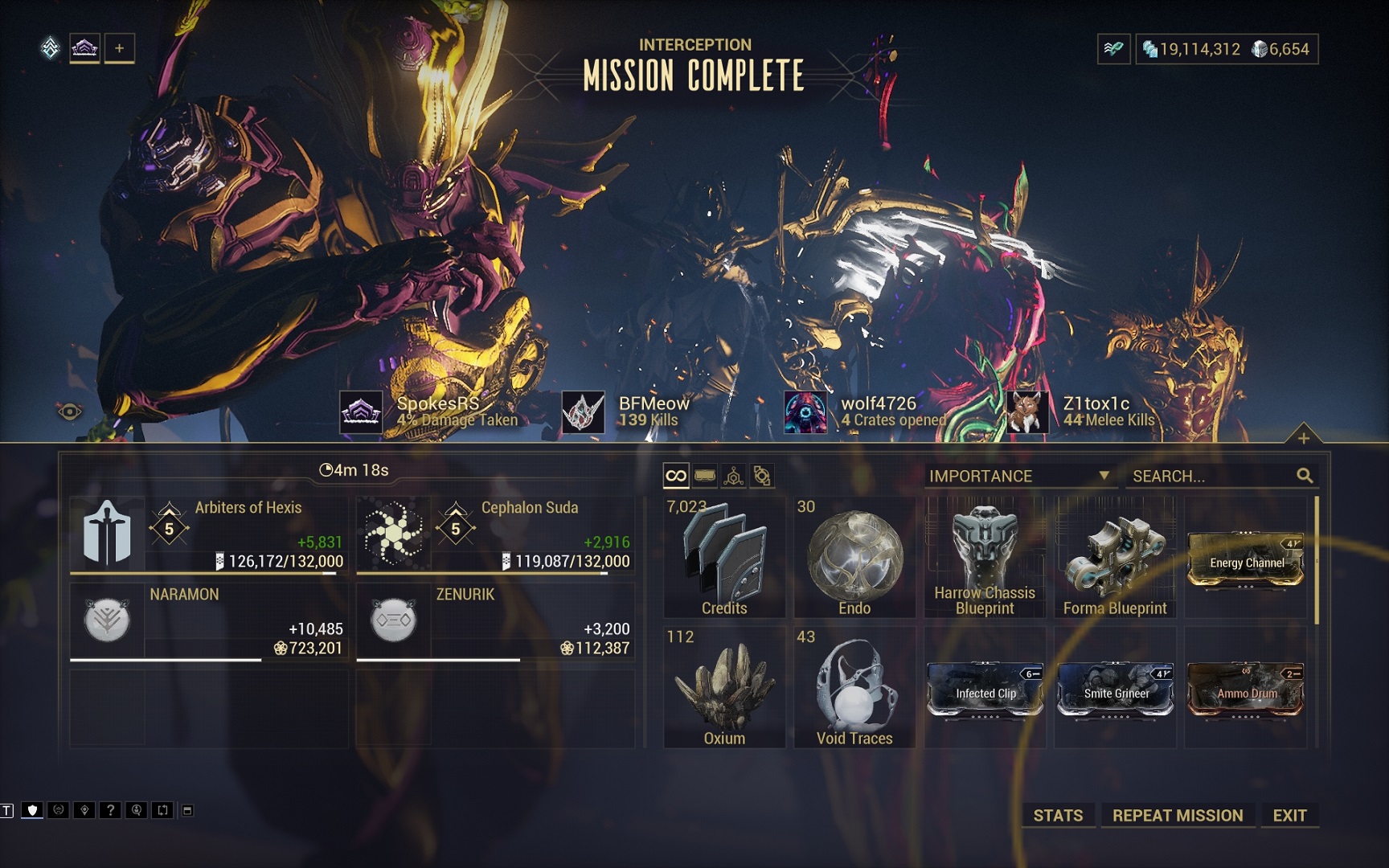
Task: Click REPEAT MISSION button
Action: (x=1177, y=815)
